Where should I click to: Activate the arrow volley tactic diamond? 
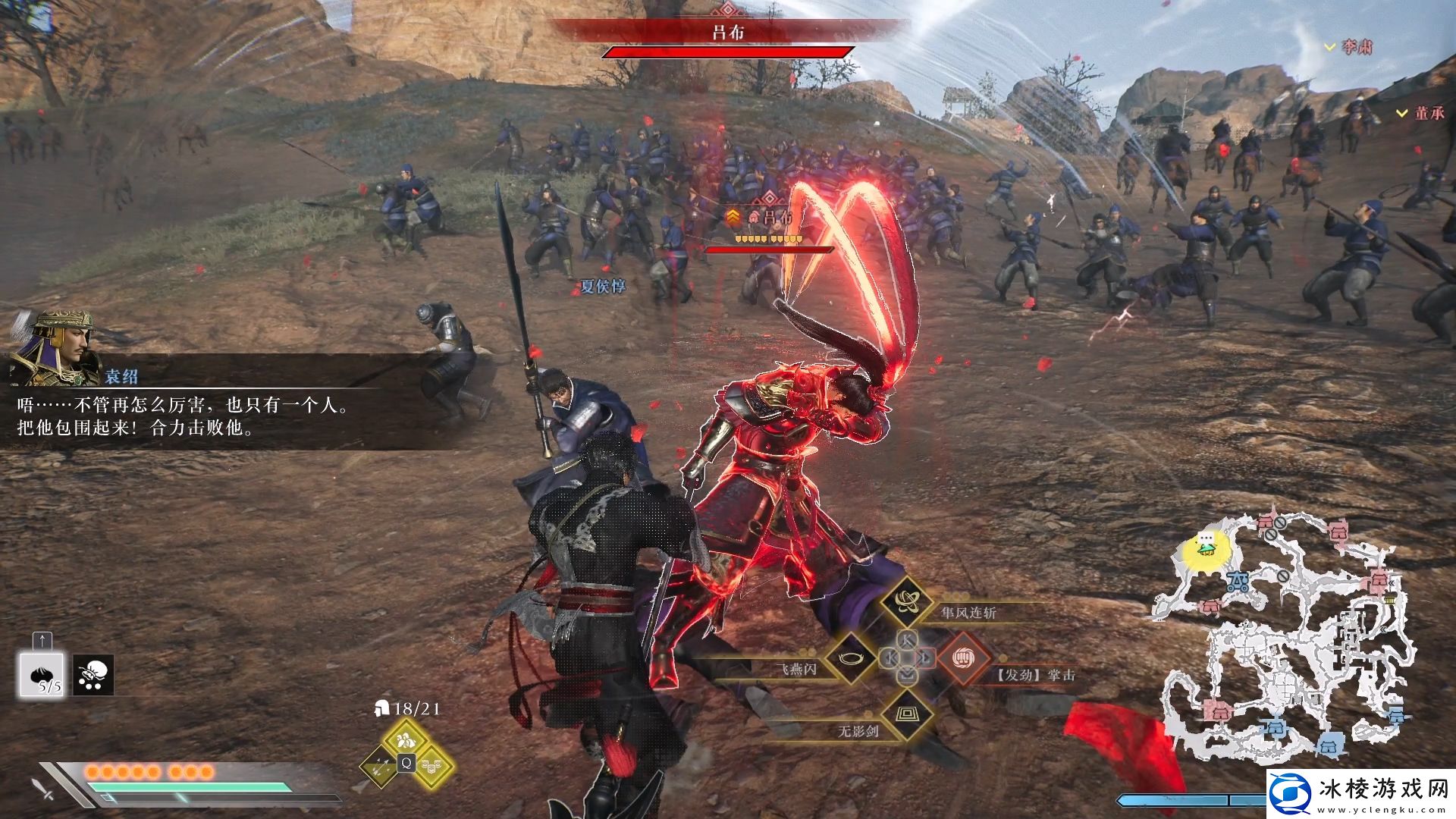coord(381,764)
